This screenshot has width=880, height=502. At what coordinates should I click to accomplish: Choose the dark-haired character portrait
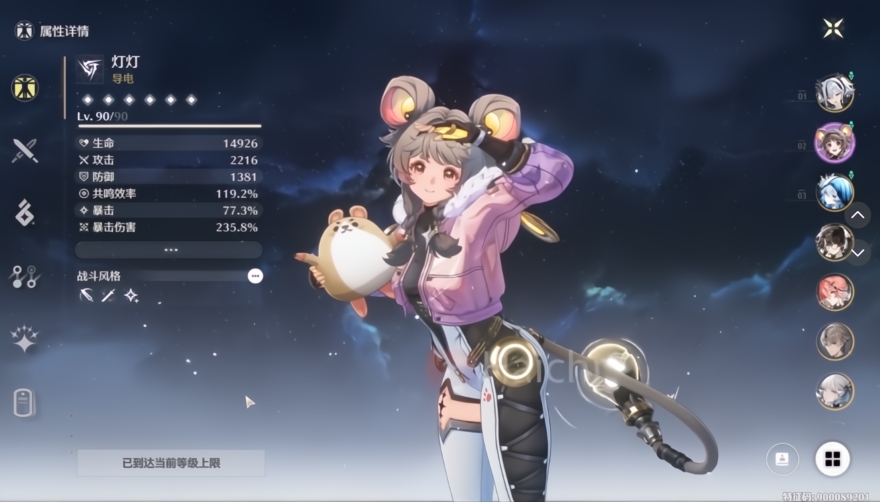[834, 241]
